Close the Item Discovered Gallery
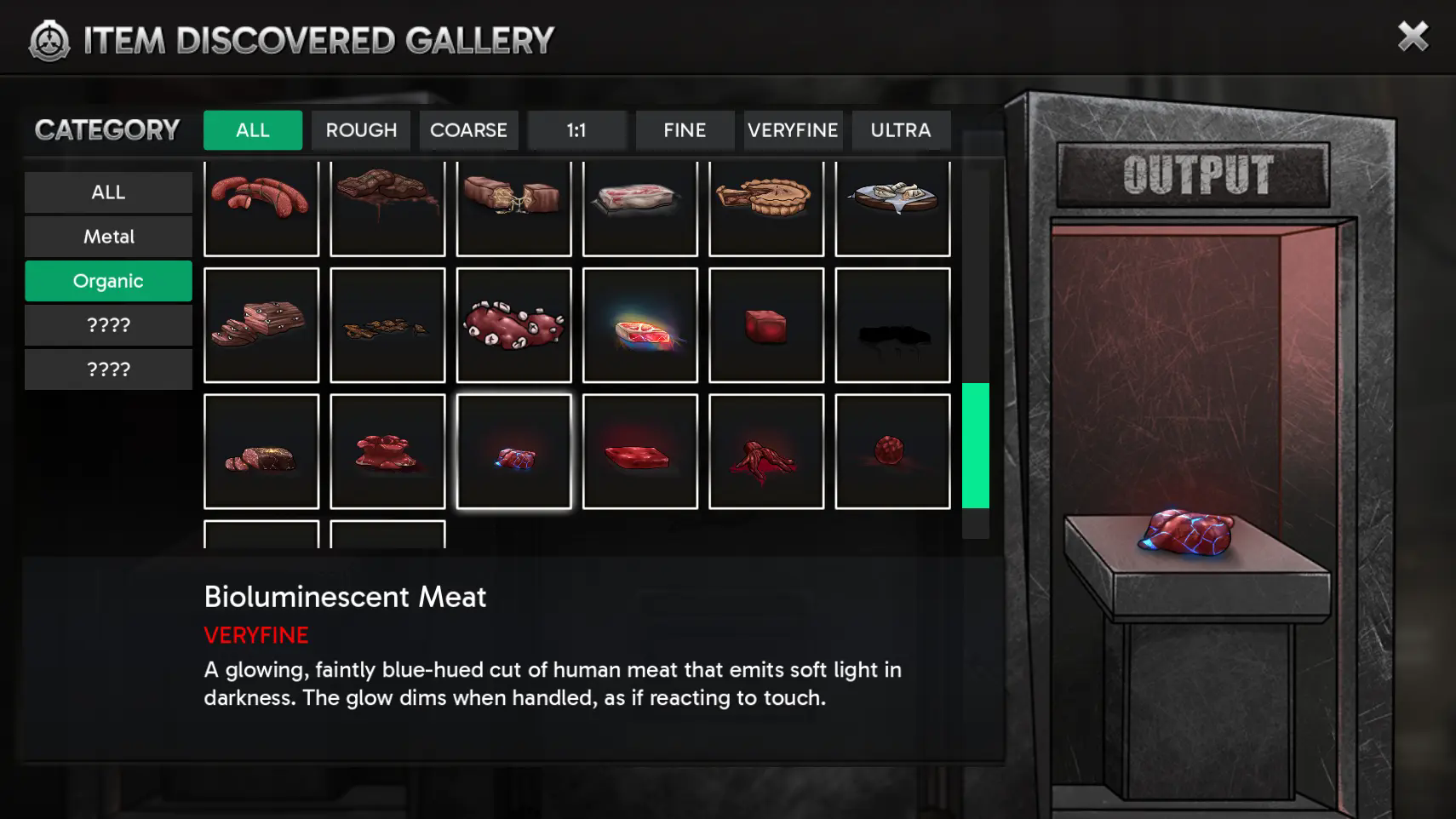 coord(1413,37)
